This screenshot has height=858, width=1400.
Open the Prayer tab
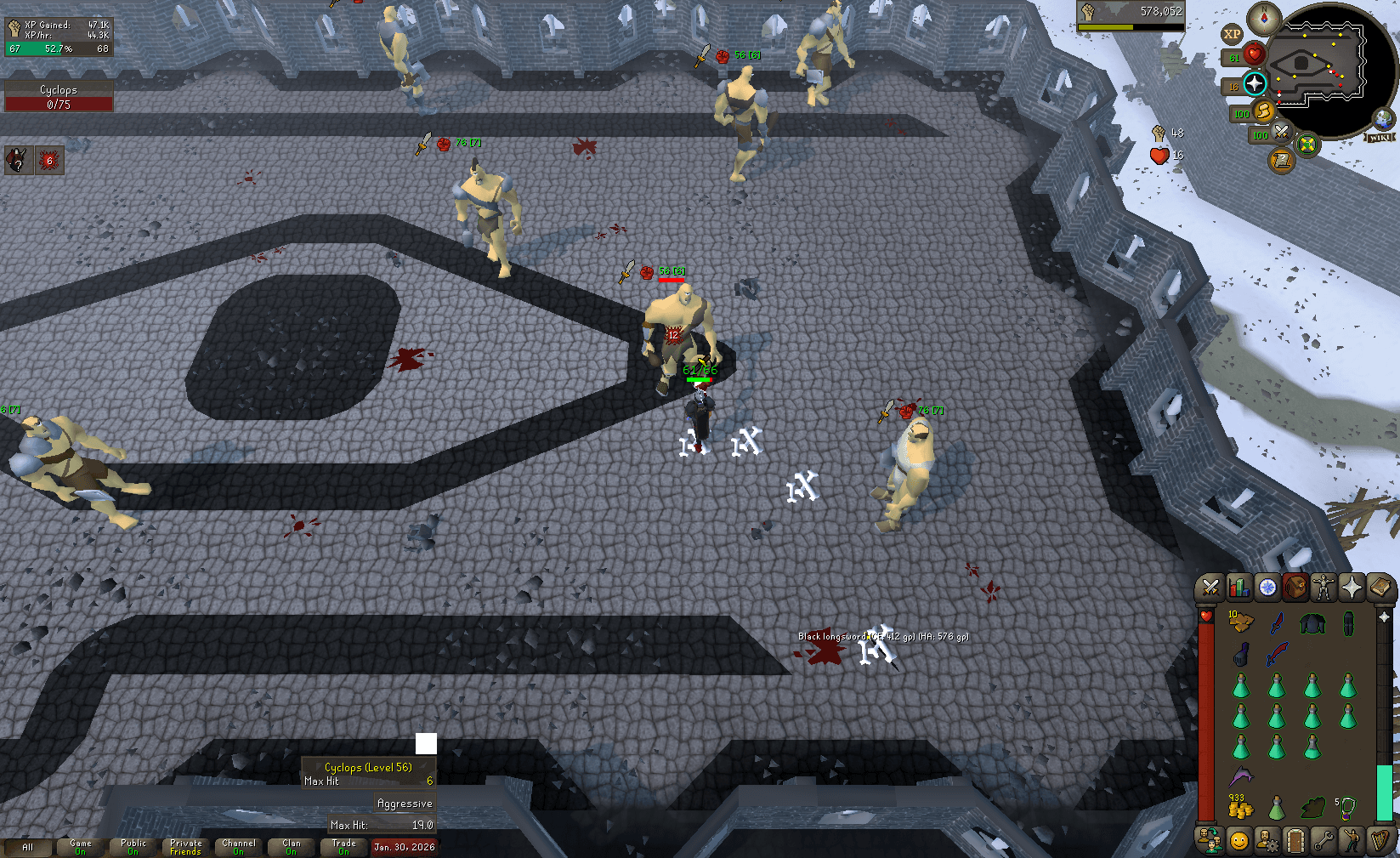[1353, 585]
